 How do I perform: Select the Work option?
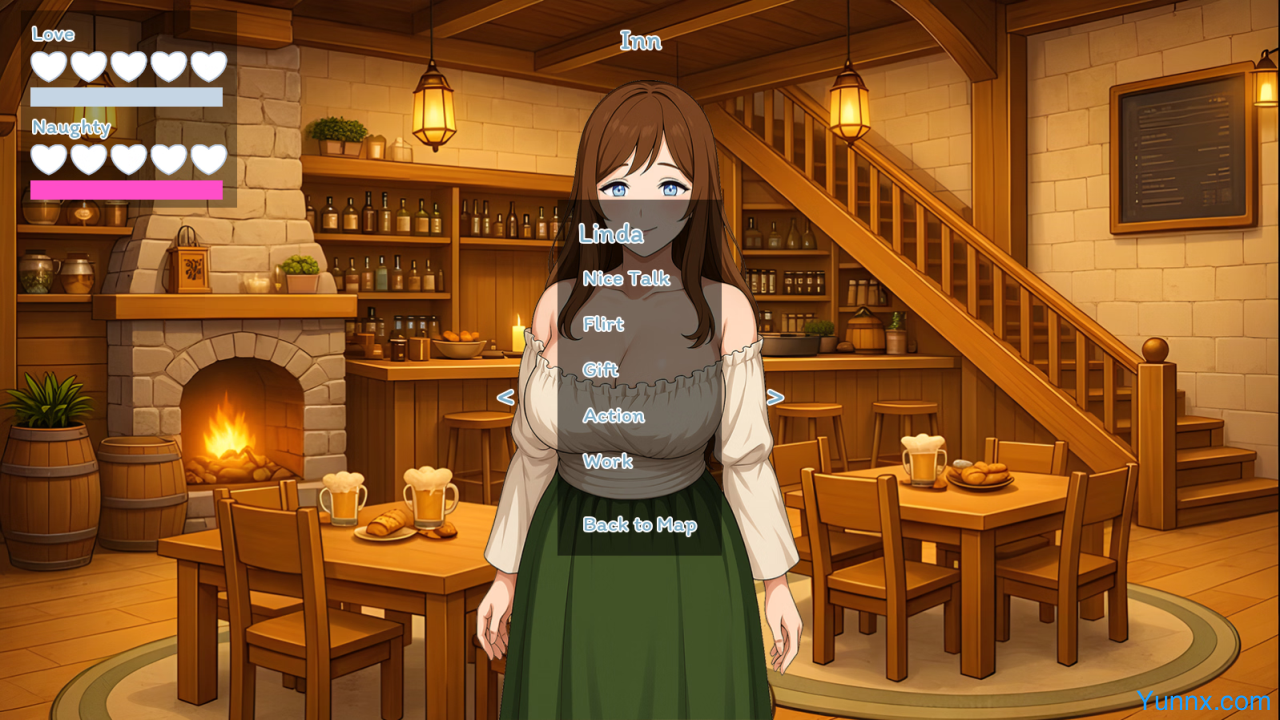pyautogui.click(x=607, y=462)
